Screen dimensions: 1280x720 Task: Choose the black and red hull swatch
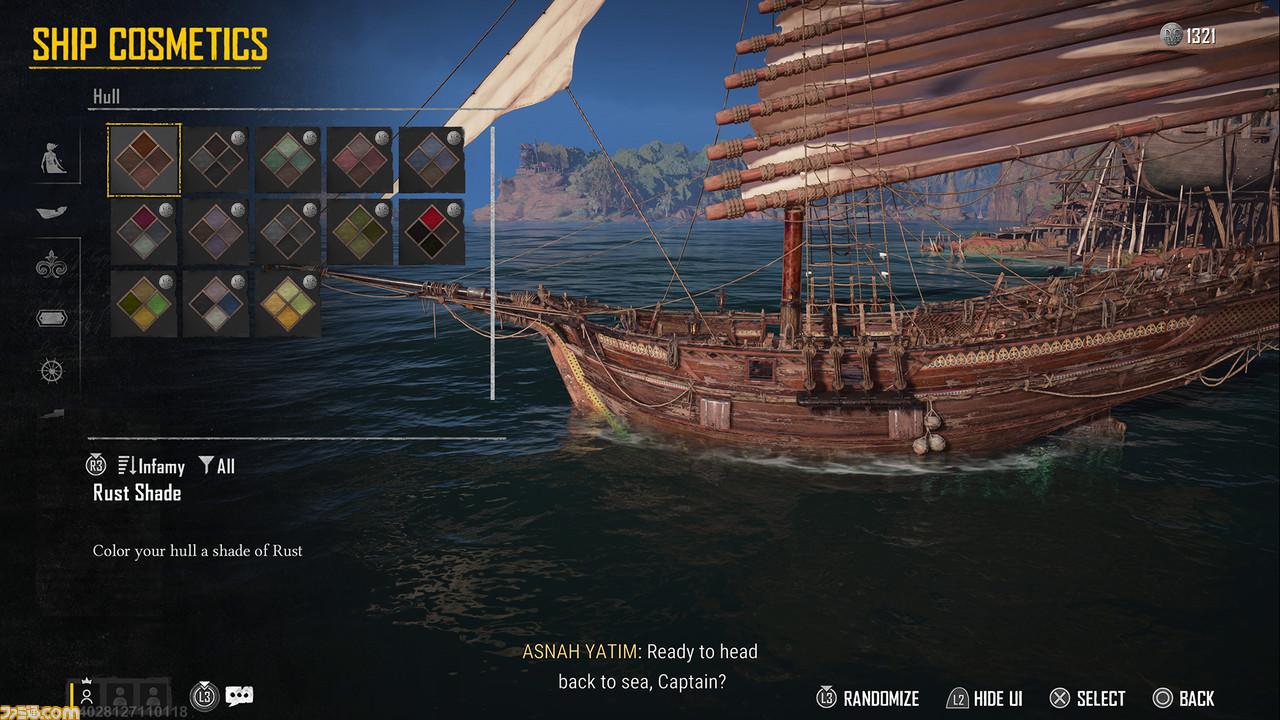point(432,232)
